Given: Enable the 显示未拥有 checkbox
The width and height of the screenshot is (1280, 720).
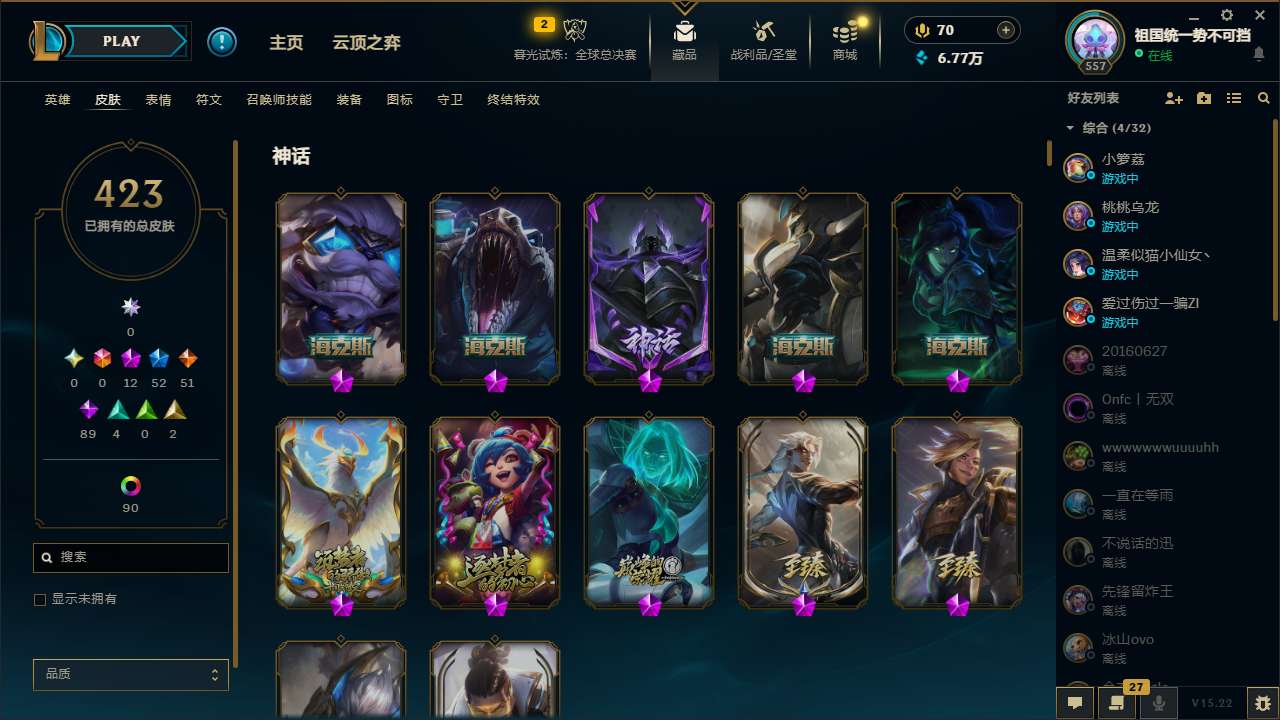Looking at the screenshot, I should (x=39, y=599).
